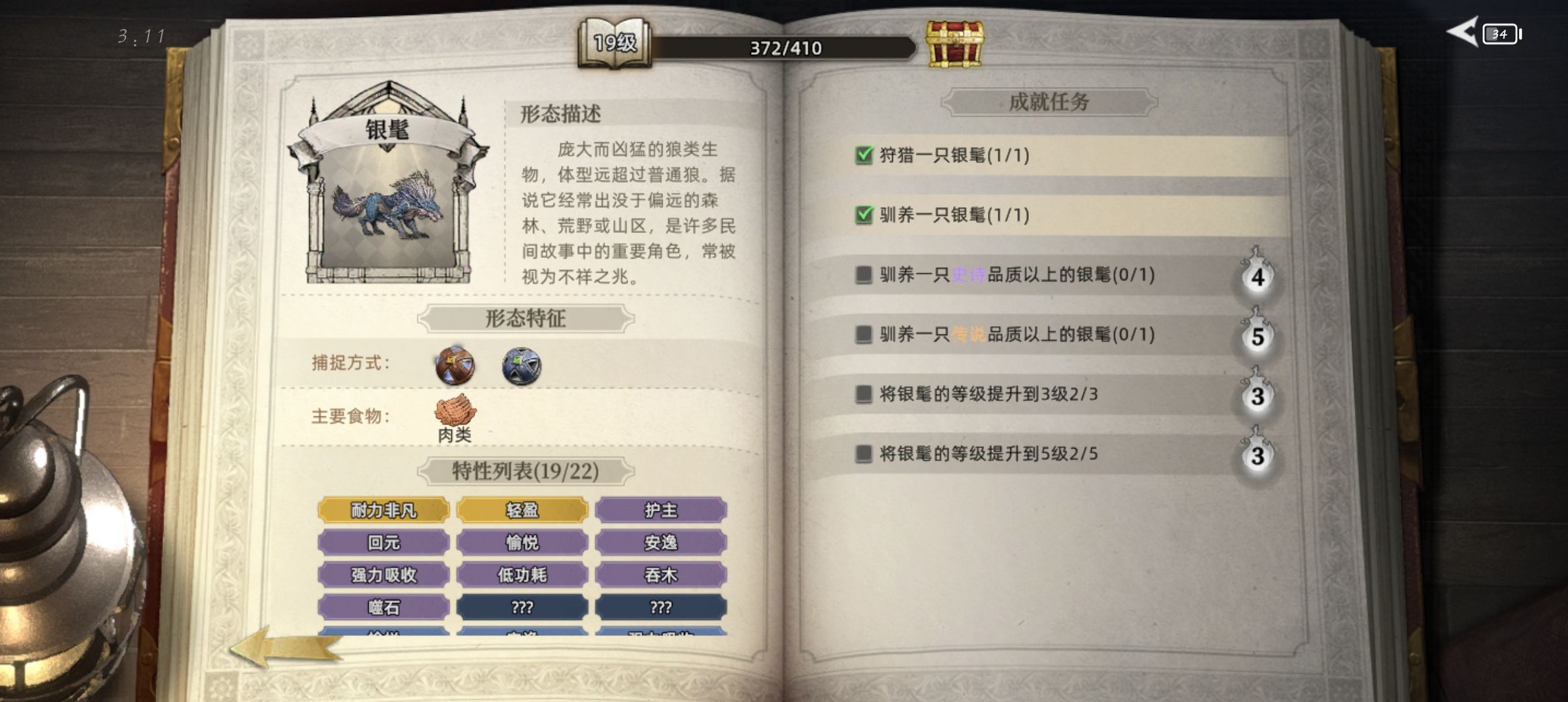Screen dimensions: 1568x702
Task: View the silver wolf portrait illustration
Action: 385,205
